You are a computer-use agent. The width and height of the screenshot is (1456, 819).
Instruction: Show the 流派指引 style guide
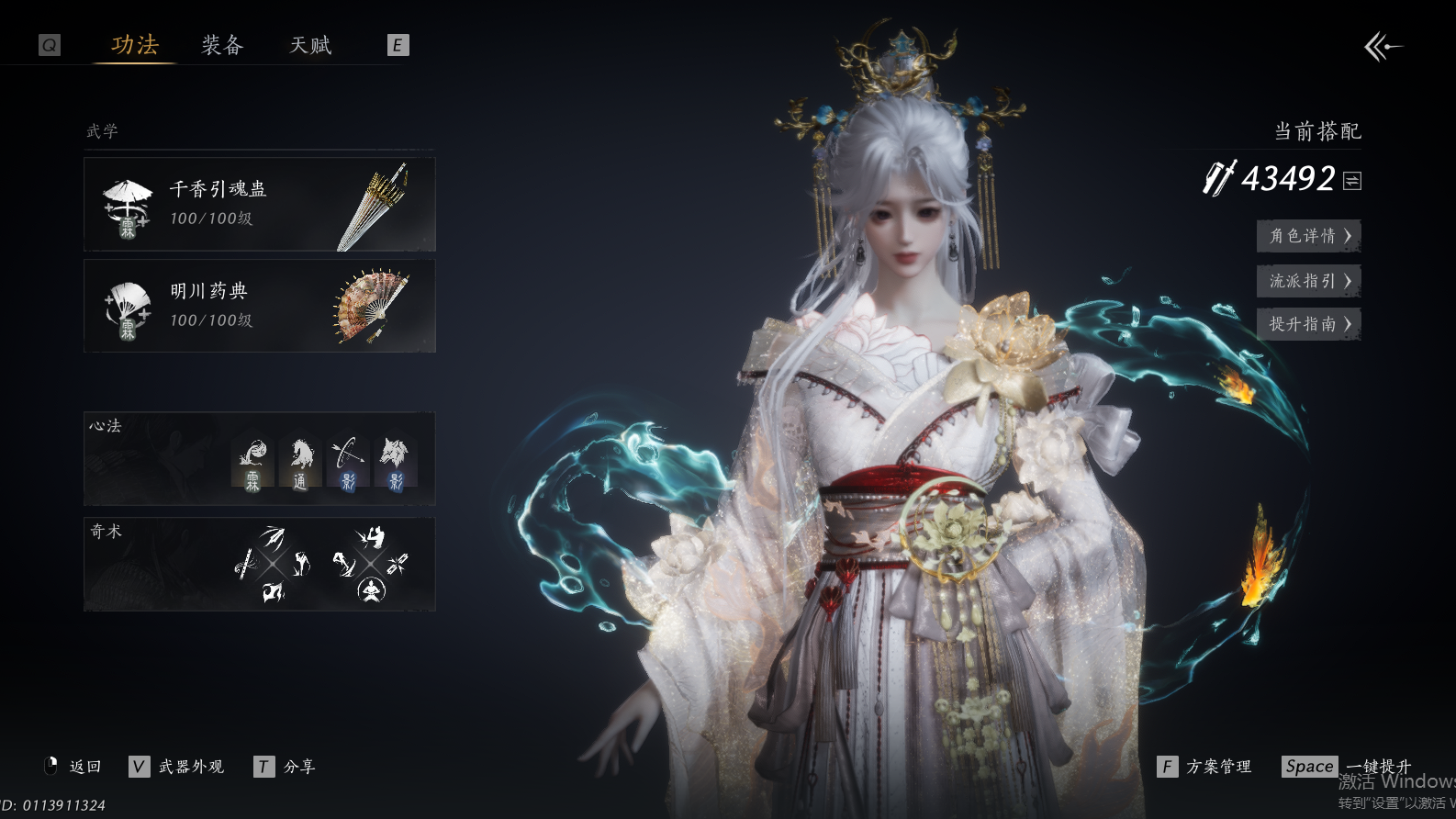(x=1308, y=281)
